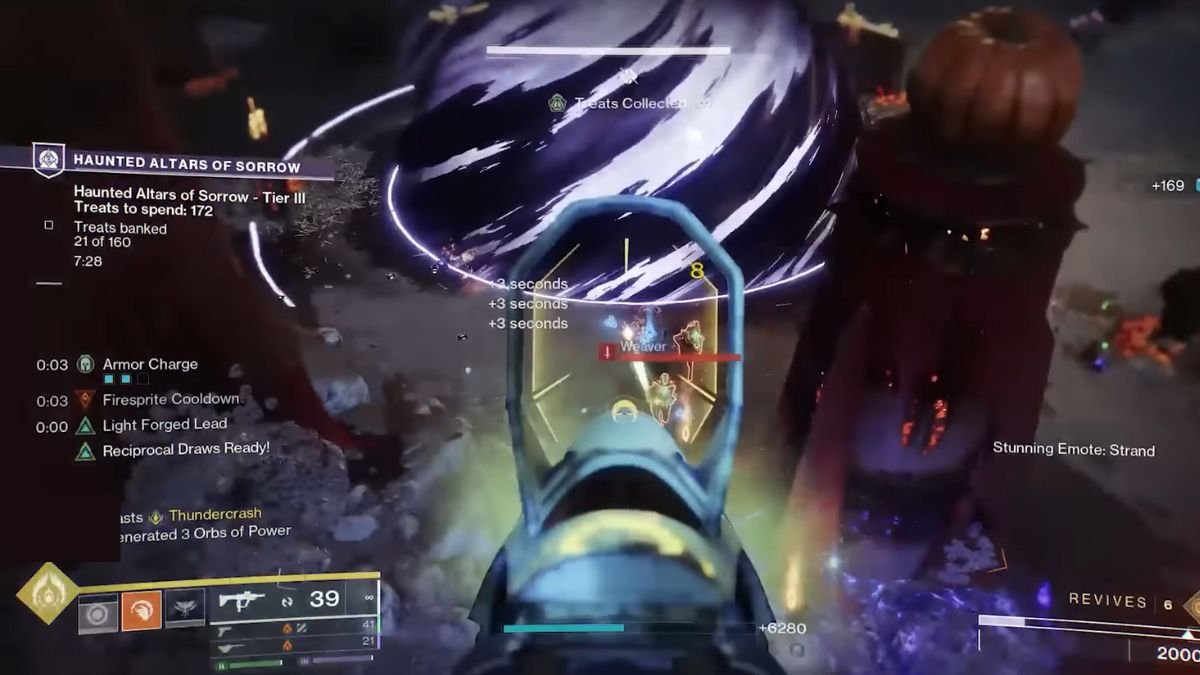Toggle the Treats banked objective checkbox
This screenshot has width=1200, height=675.
[49, 226]
